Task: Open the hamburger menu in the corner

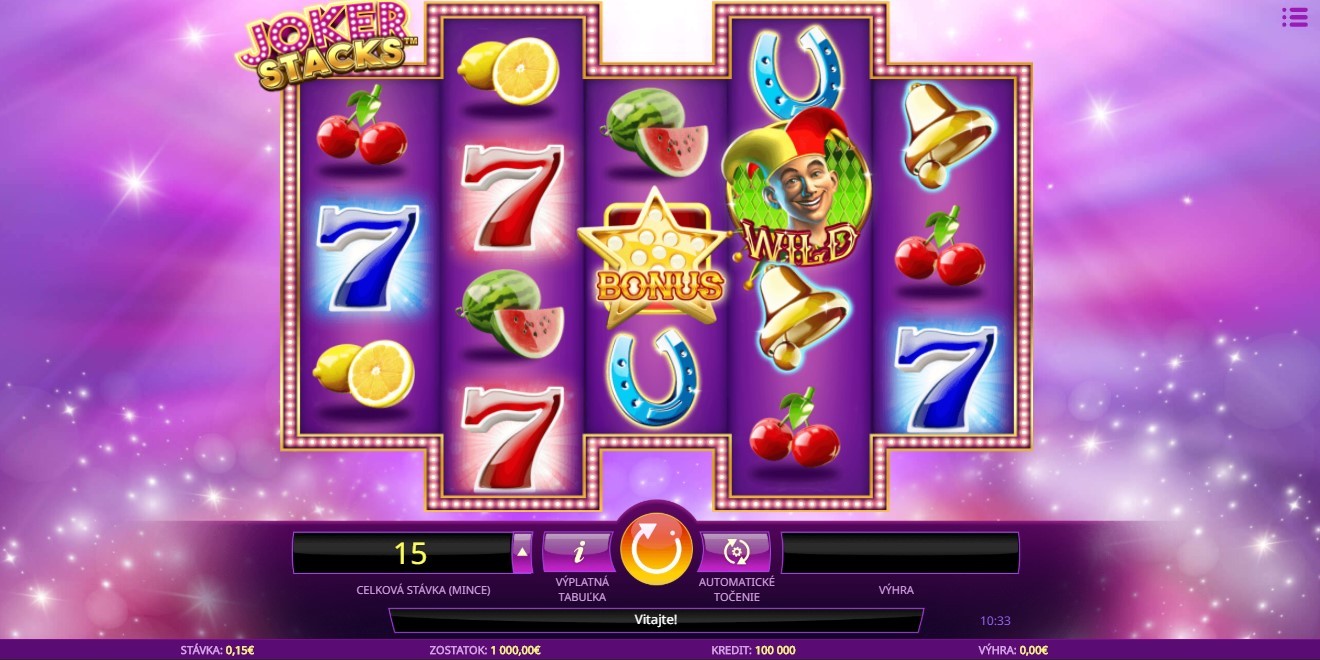Action: tap(1294, 17)
